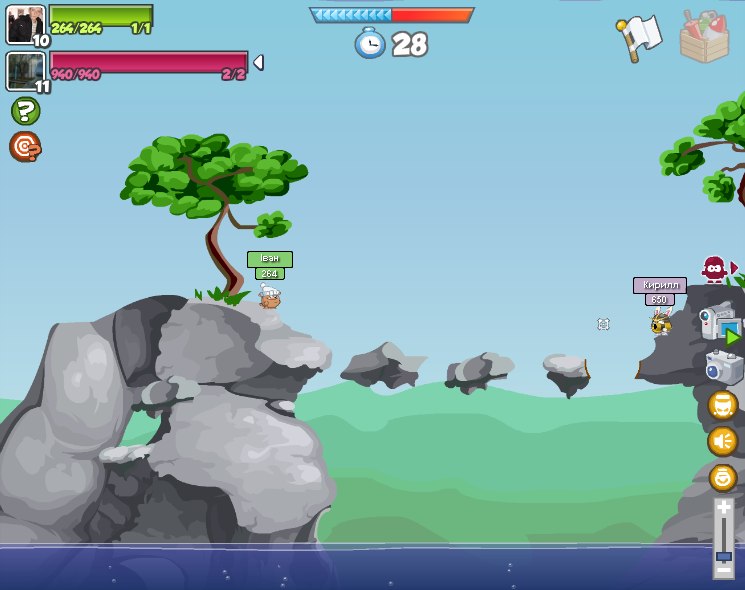
Task: Click the white surrender flag
Action: click(640, 37)
